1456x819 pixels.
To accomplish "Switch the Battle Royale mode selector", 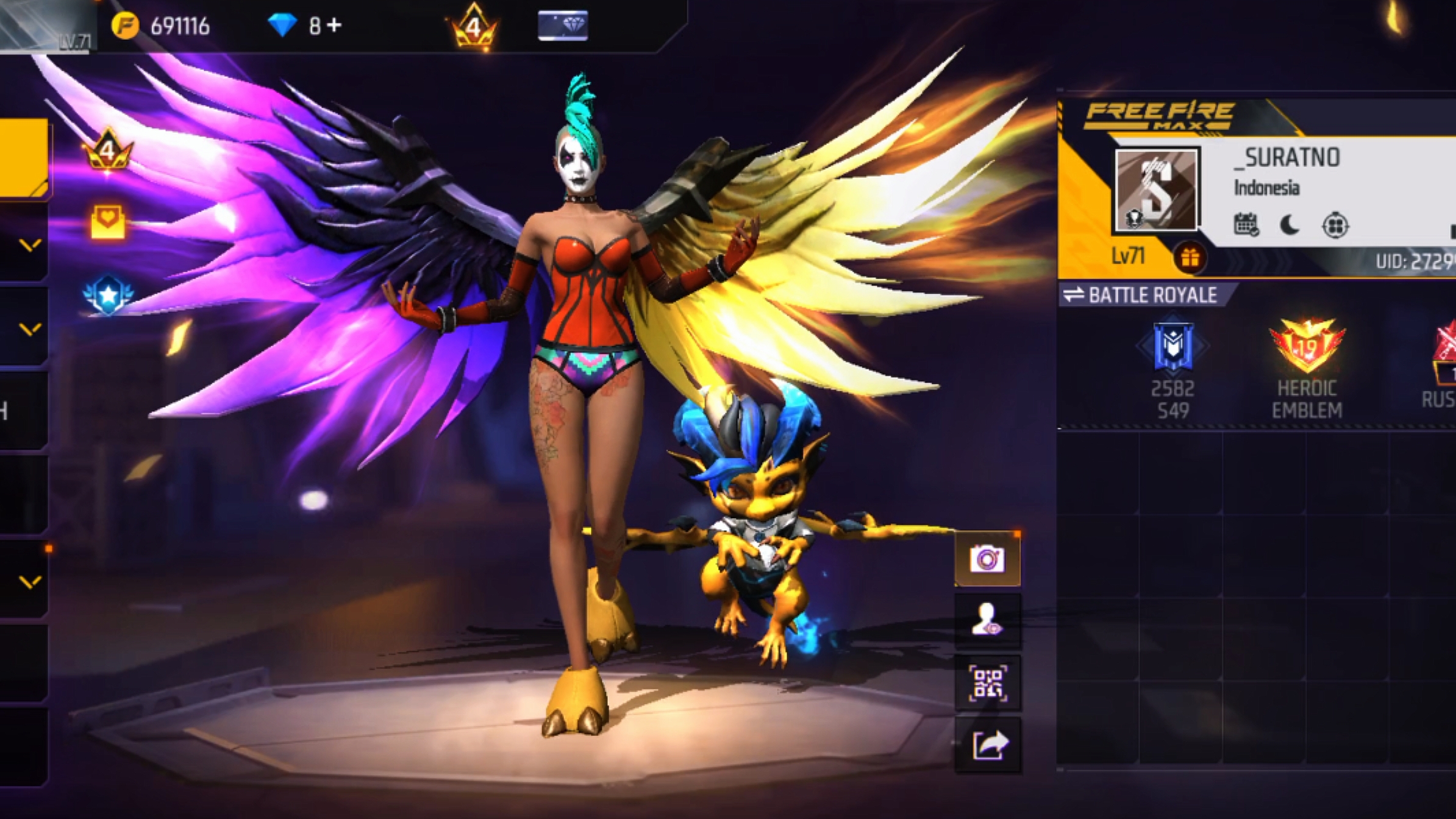I will click(1140, 296).
